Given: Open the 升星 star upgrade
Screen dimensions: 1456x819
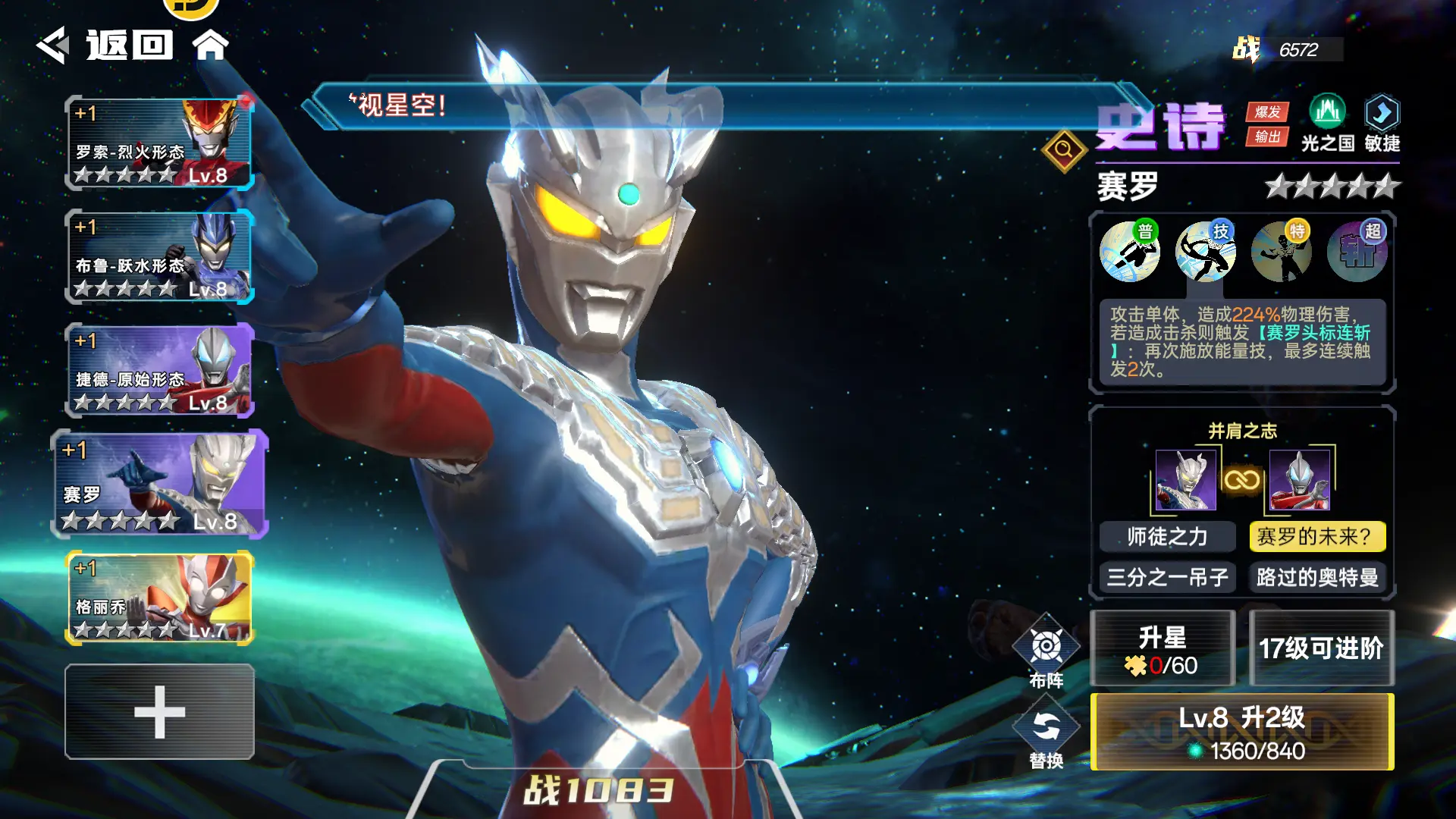Looking at the screenshot, I should [1163, 650].
